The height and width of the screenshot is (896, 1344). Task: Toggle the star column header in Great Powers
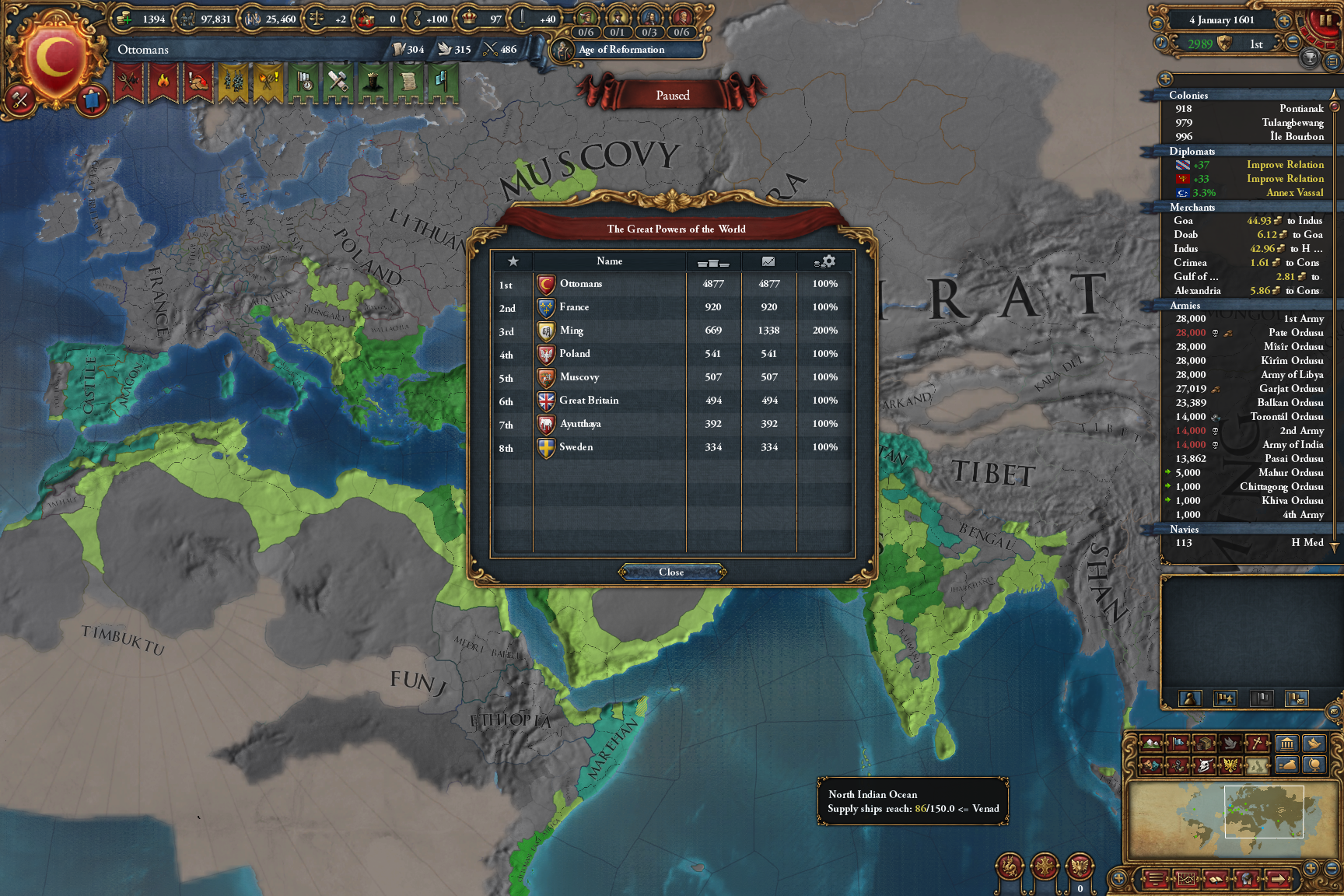point(513,261)
